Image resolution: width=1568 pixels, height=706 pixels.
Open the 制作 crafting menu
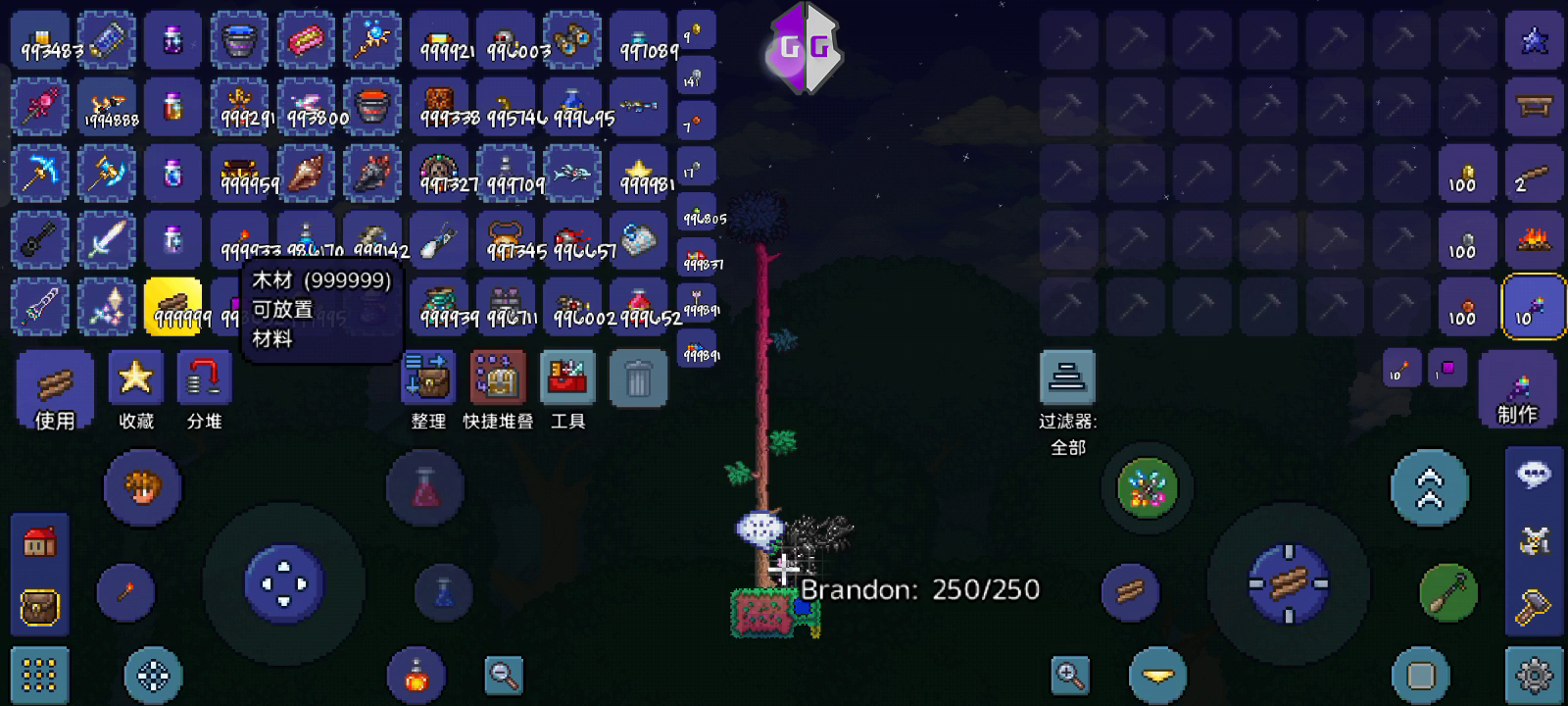(1516, 387)
